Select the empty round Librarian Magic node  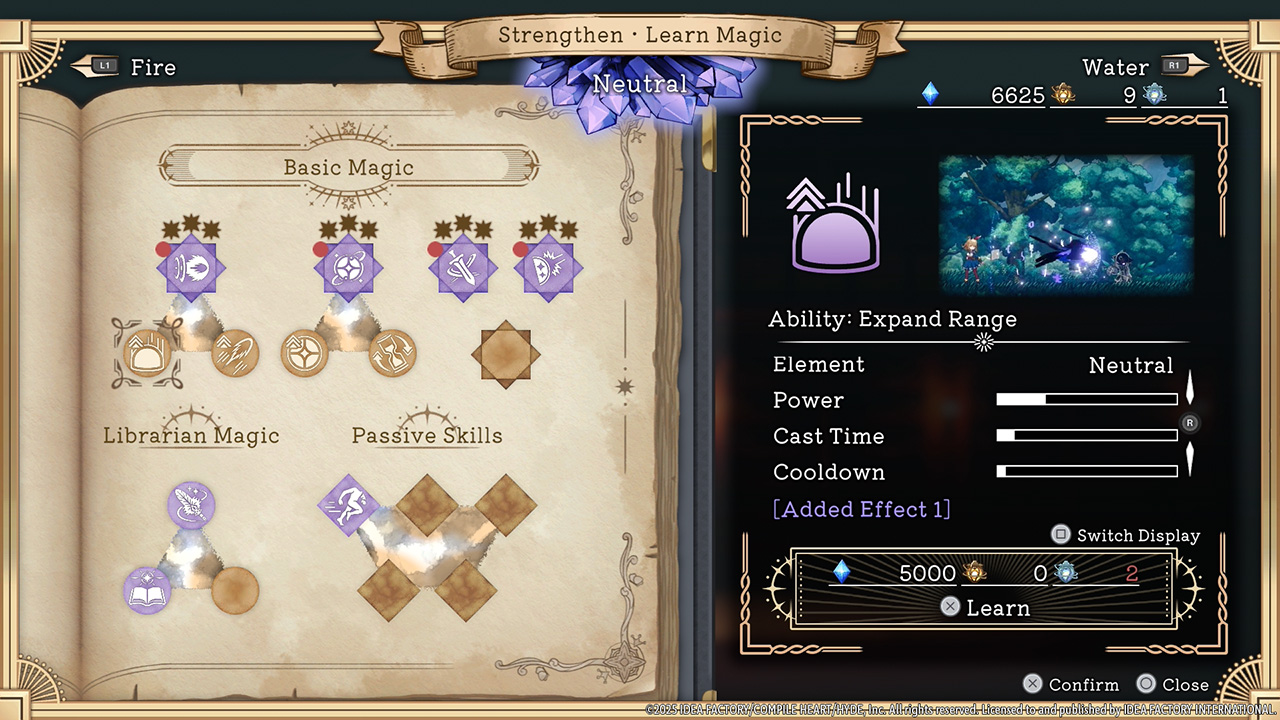236,590
